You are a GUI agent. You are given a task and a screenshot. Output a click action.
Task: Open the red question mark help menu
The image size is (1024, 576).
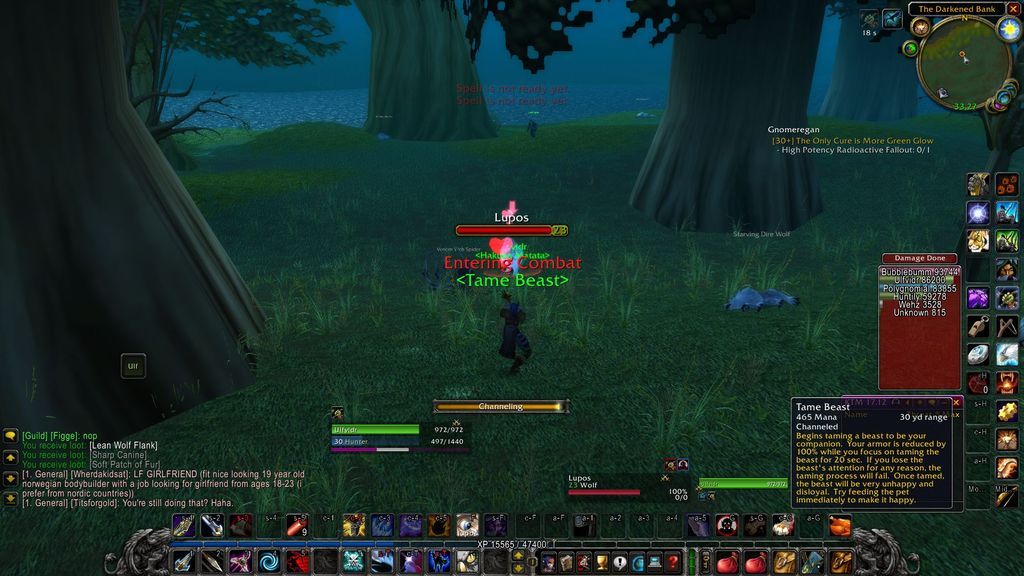[x=673, y=562]
